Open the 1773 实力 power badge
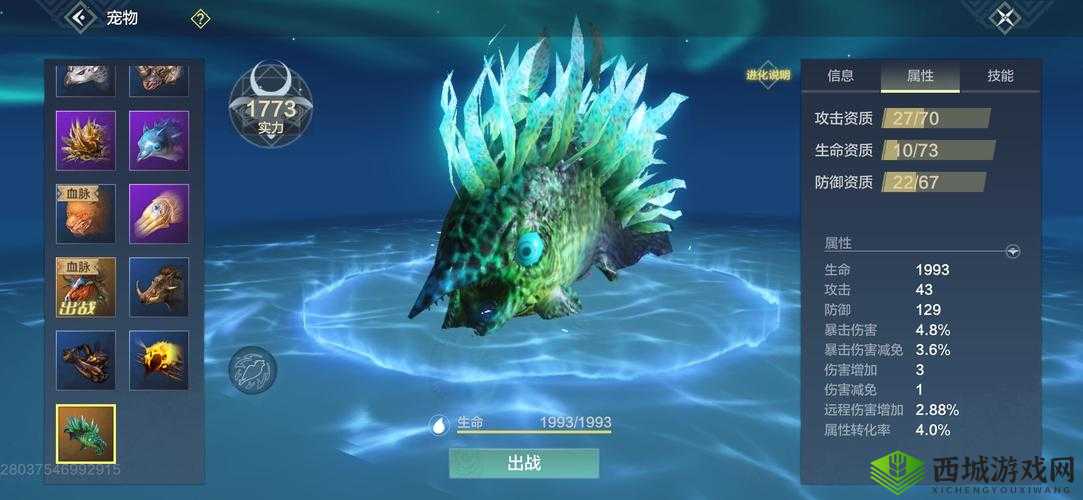 pyautogui.click(x=270, y=107)
